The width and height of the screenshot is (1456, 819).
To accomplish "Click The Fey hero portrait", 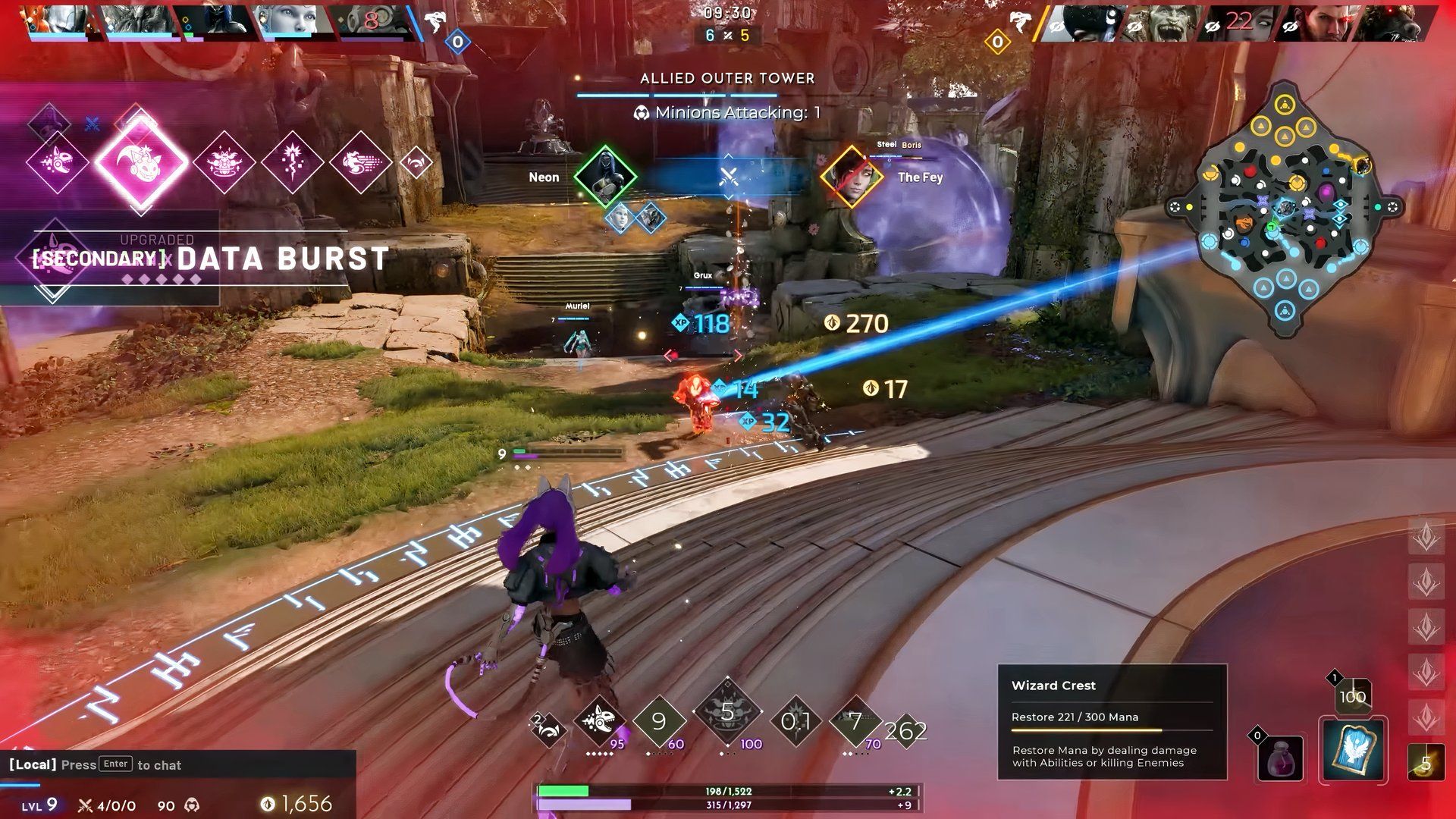I will coord(851,177).
